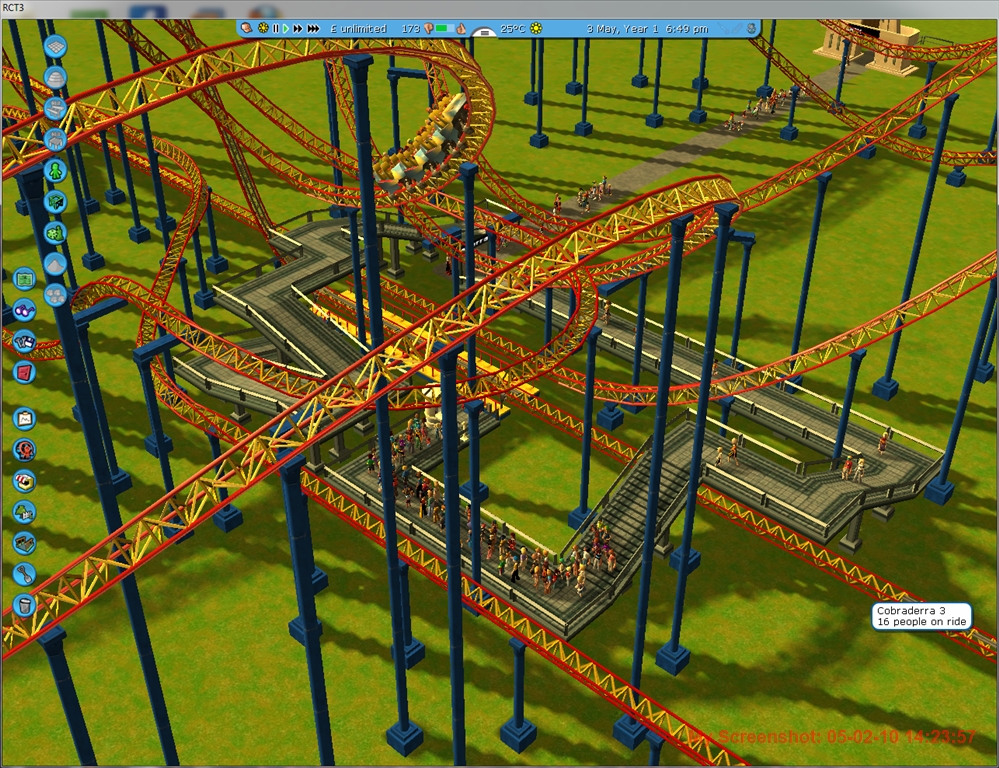Select the trash can delete tool
The width and height of the screenshot is (999, 768).
click(x=25, y=605)
